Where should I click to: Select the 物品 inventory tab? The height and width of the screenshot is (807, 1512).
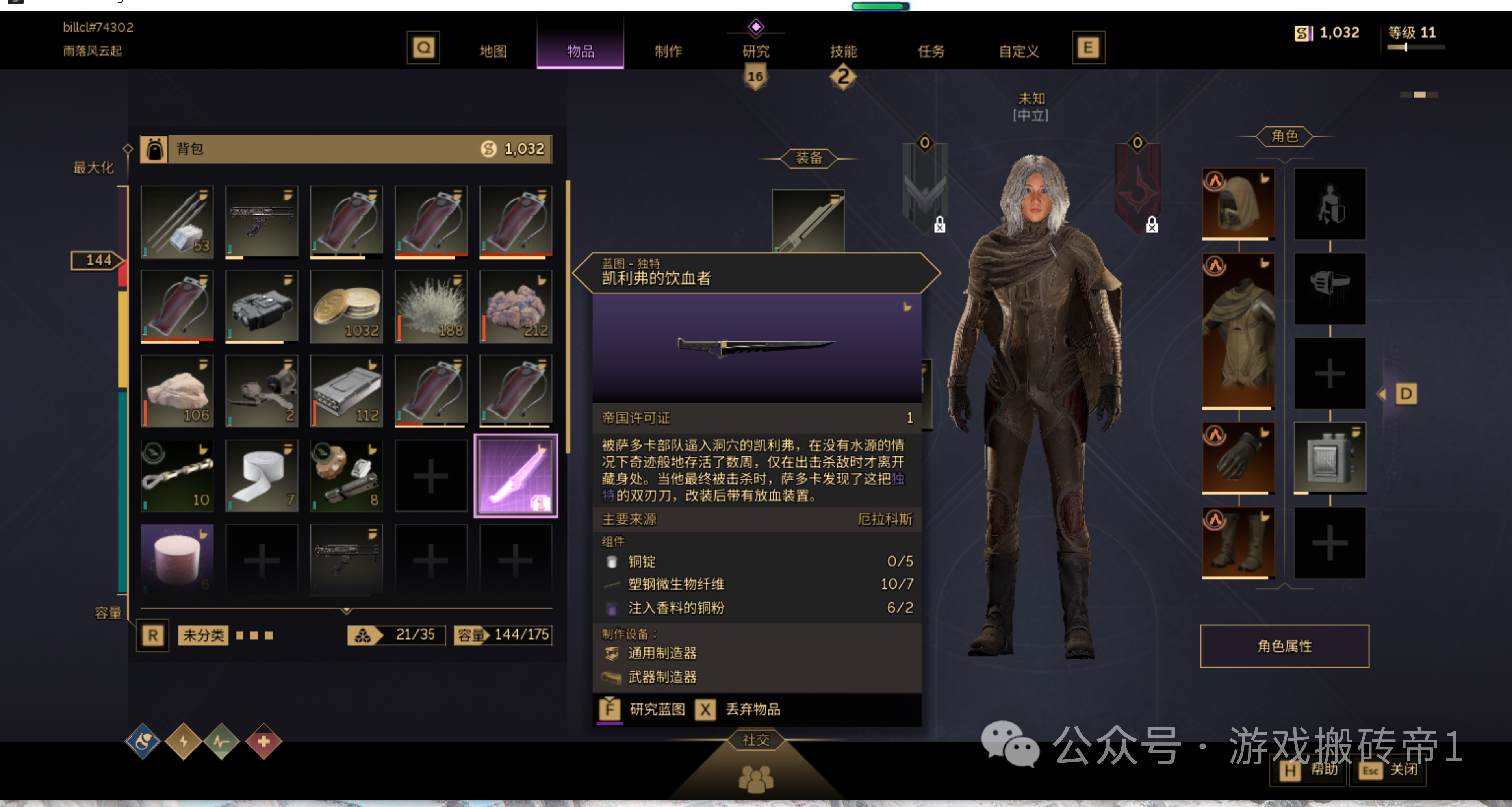(580, 51)
